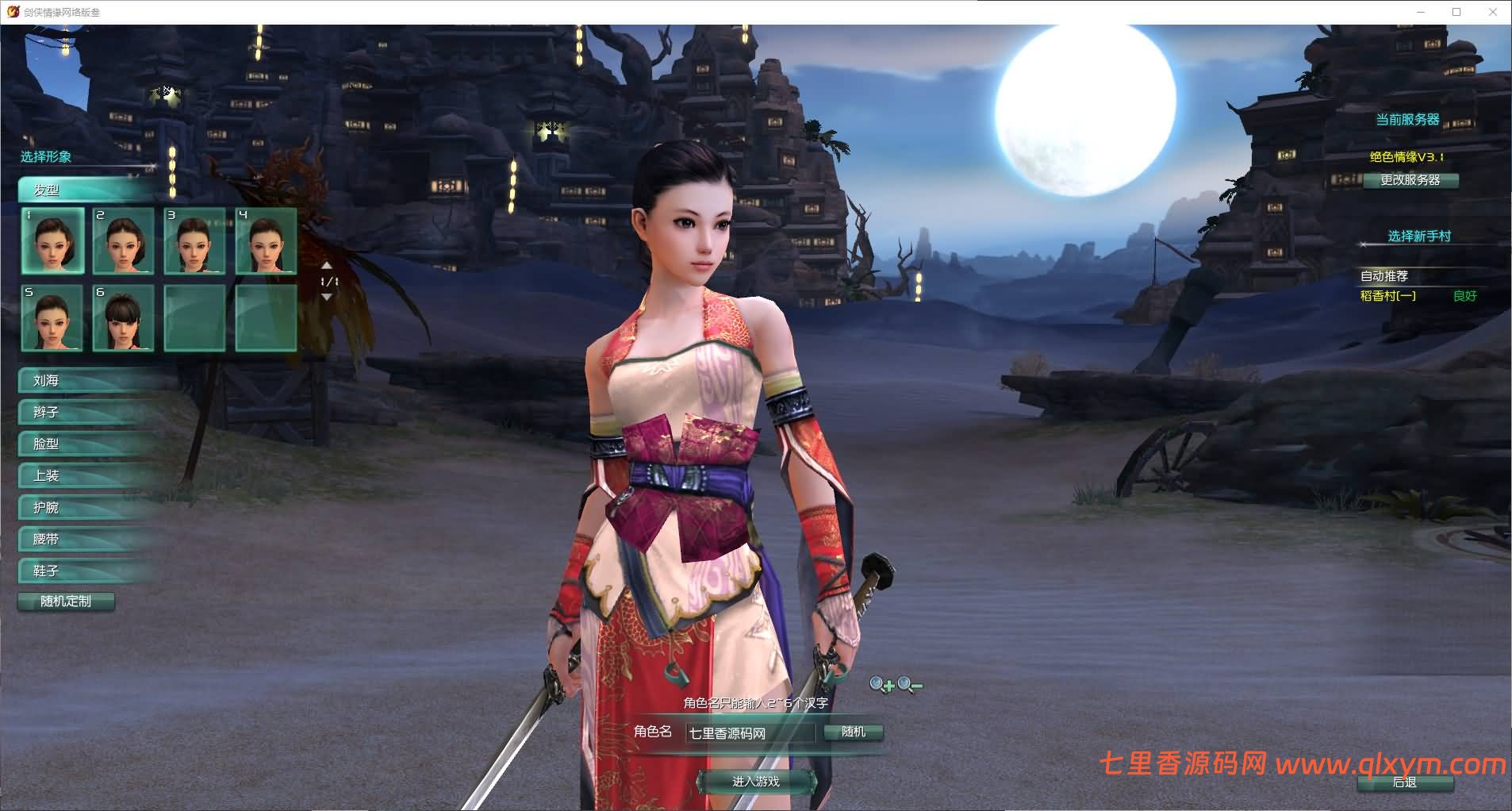Click 随机定制 to randomize the character
The width and height of the screenshot is (1512, 811).
tap(67, 602)
